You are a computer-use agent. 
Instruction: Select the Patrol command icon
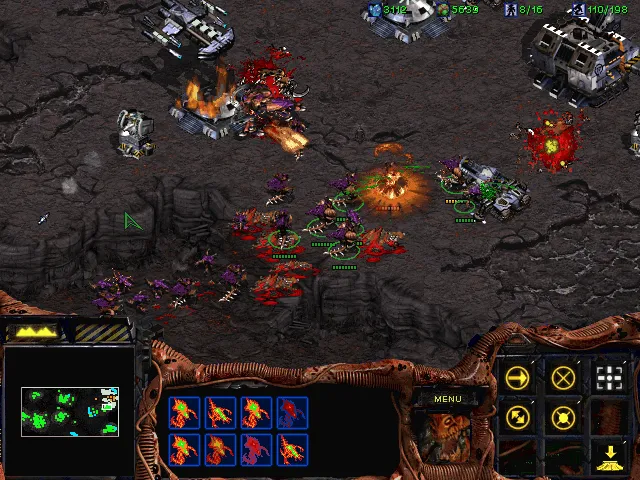517,416
